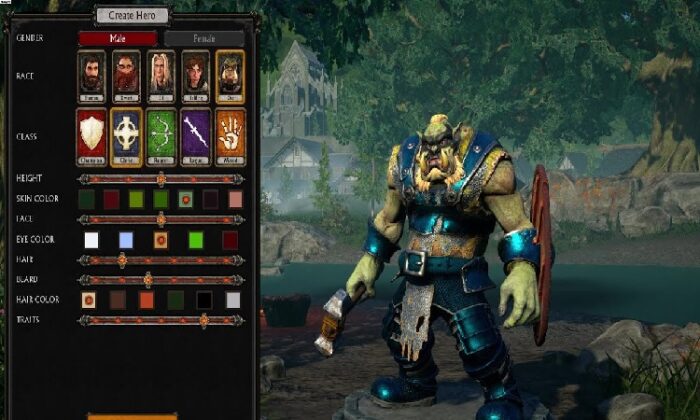Choose the light blue eye color
The width and height of the screenshot is (700, 420).
click(x=125, y=240)
